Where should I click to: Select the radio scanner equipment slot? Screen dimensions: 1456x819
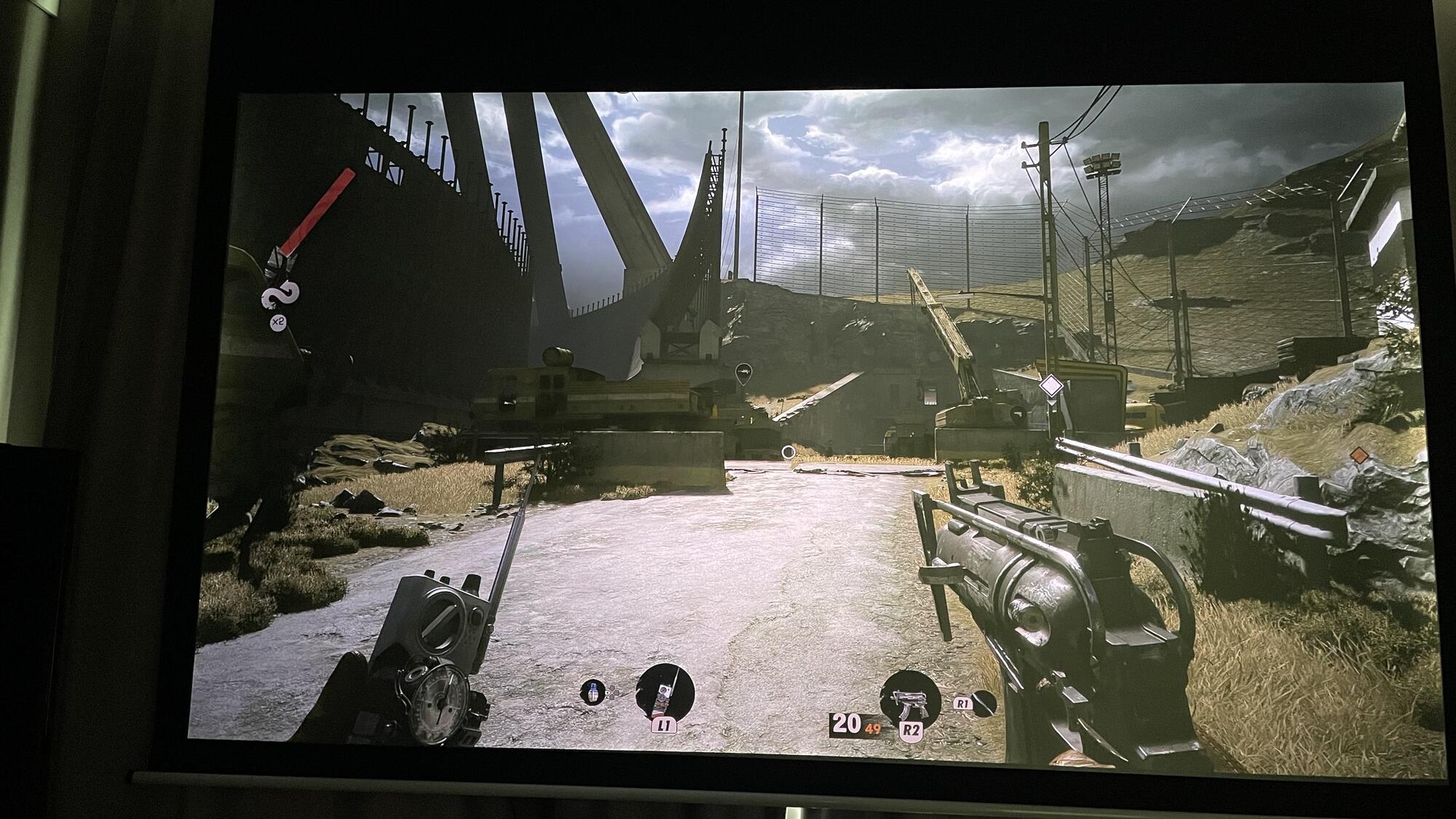(x=665, y=694)
